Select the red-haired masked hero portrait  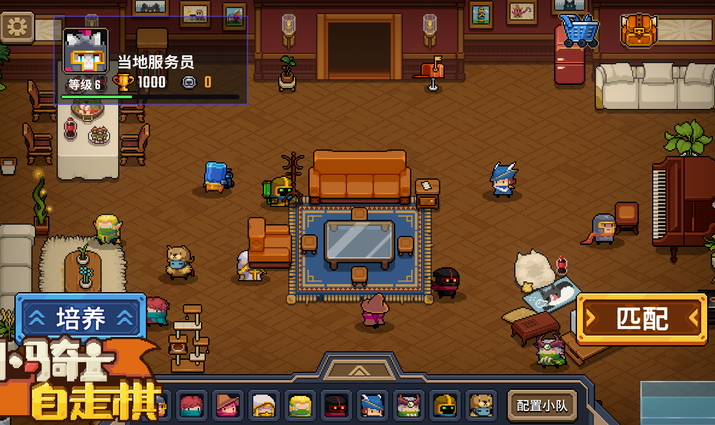tap(192, 405)
